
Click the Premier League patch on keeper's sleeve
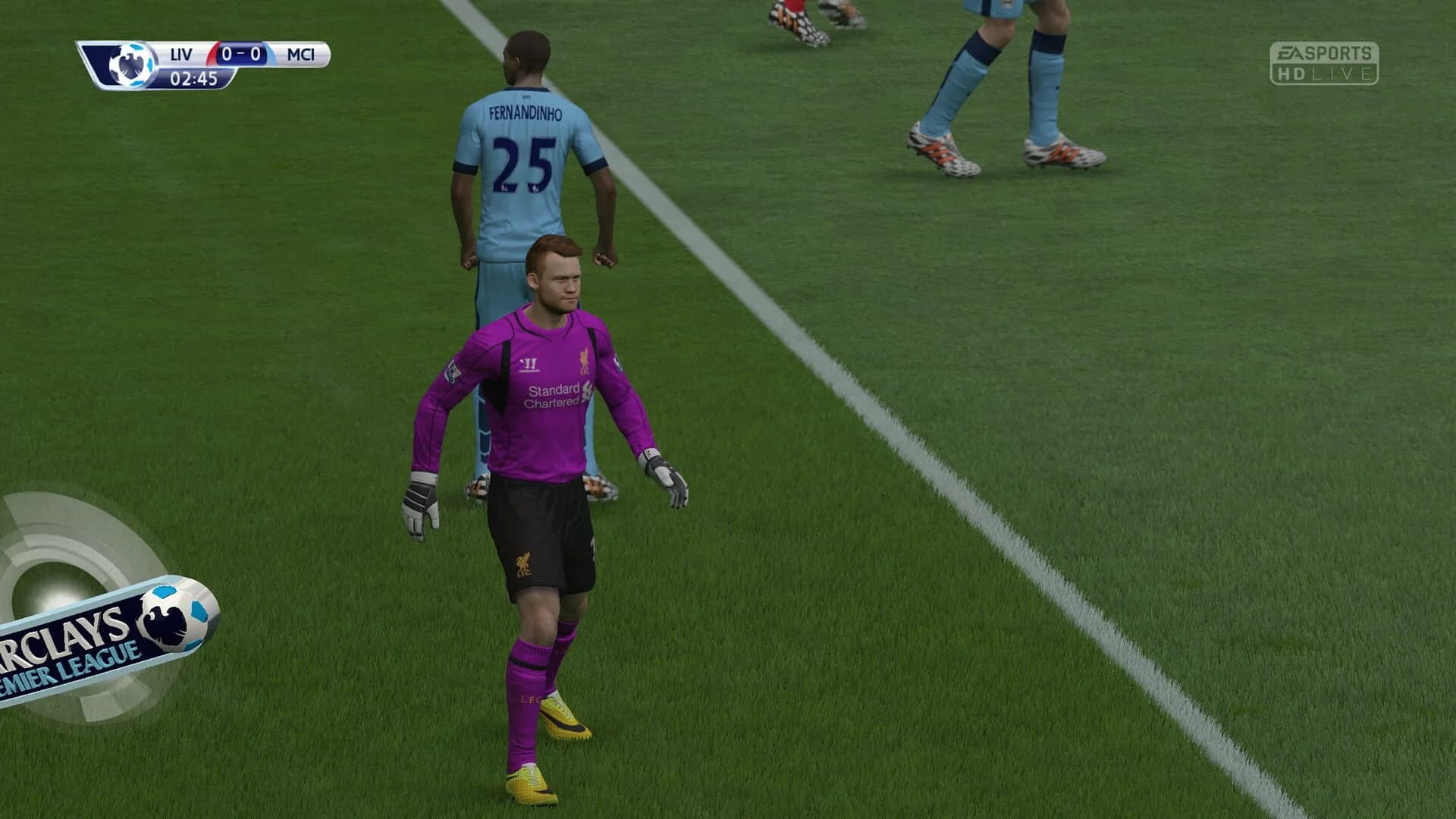(452, 371)
